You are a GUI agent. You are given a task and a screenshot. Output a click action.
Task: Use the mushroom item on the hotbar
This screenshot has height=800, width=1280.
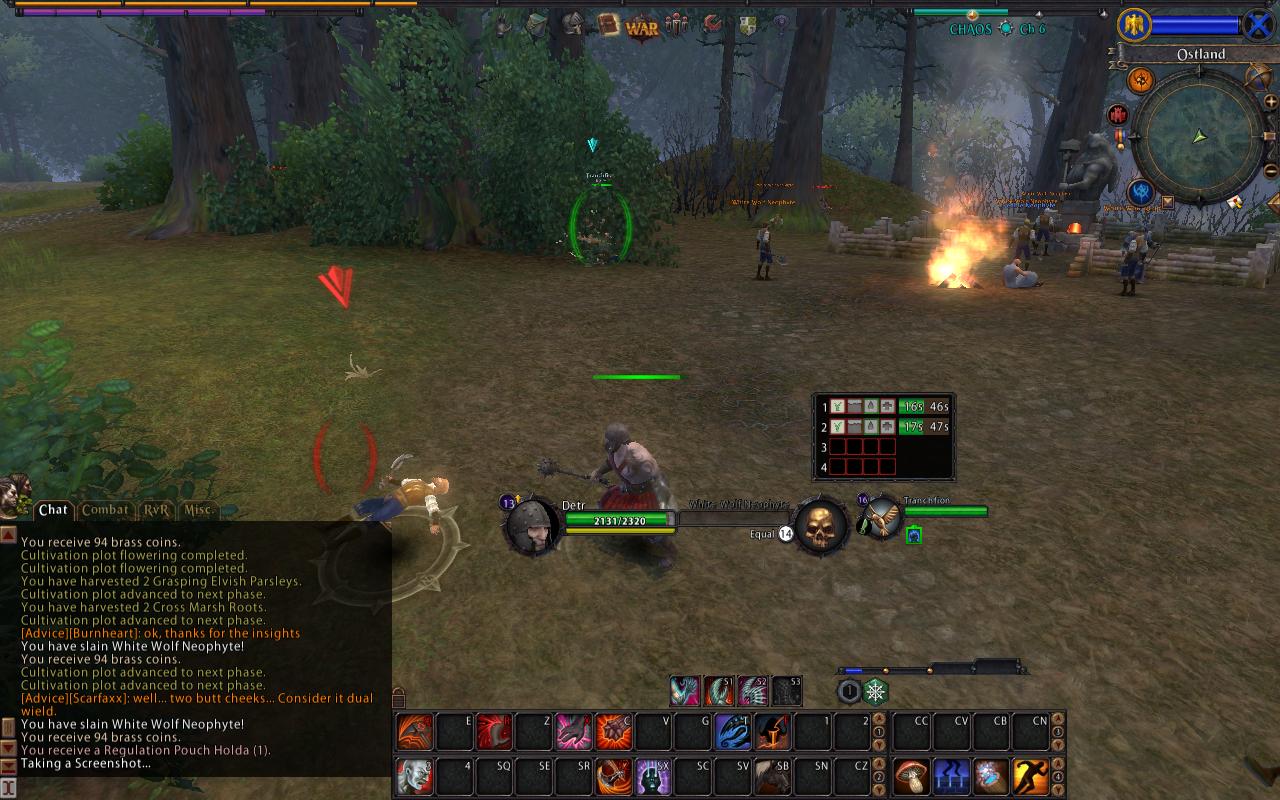pos(912,775)
